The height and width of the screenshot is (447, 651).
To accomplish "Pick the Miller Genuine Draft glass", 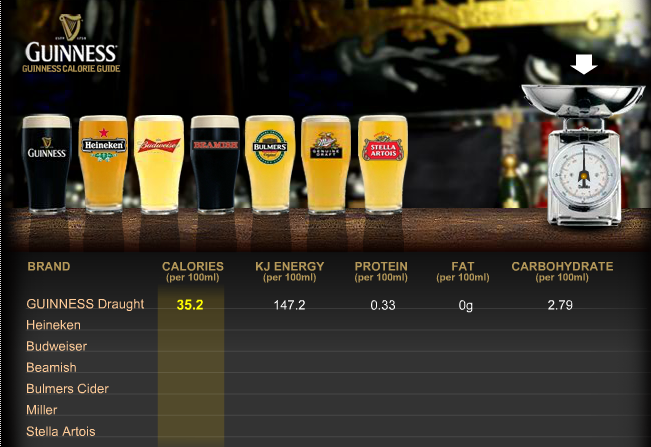I will point(327,163).
